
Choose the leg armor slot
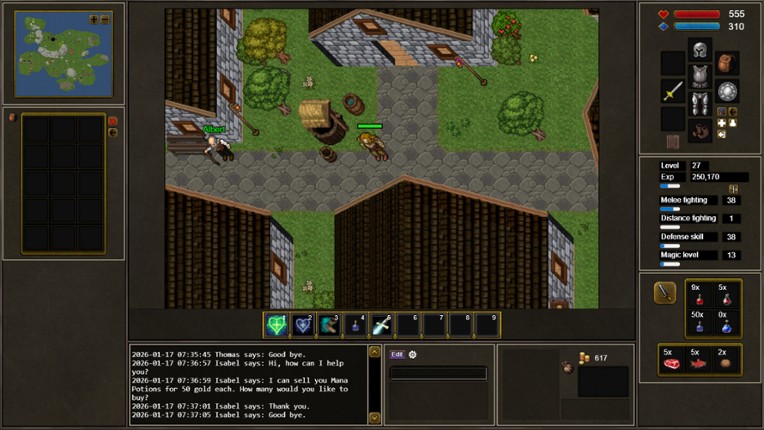699,105
